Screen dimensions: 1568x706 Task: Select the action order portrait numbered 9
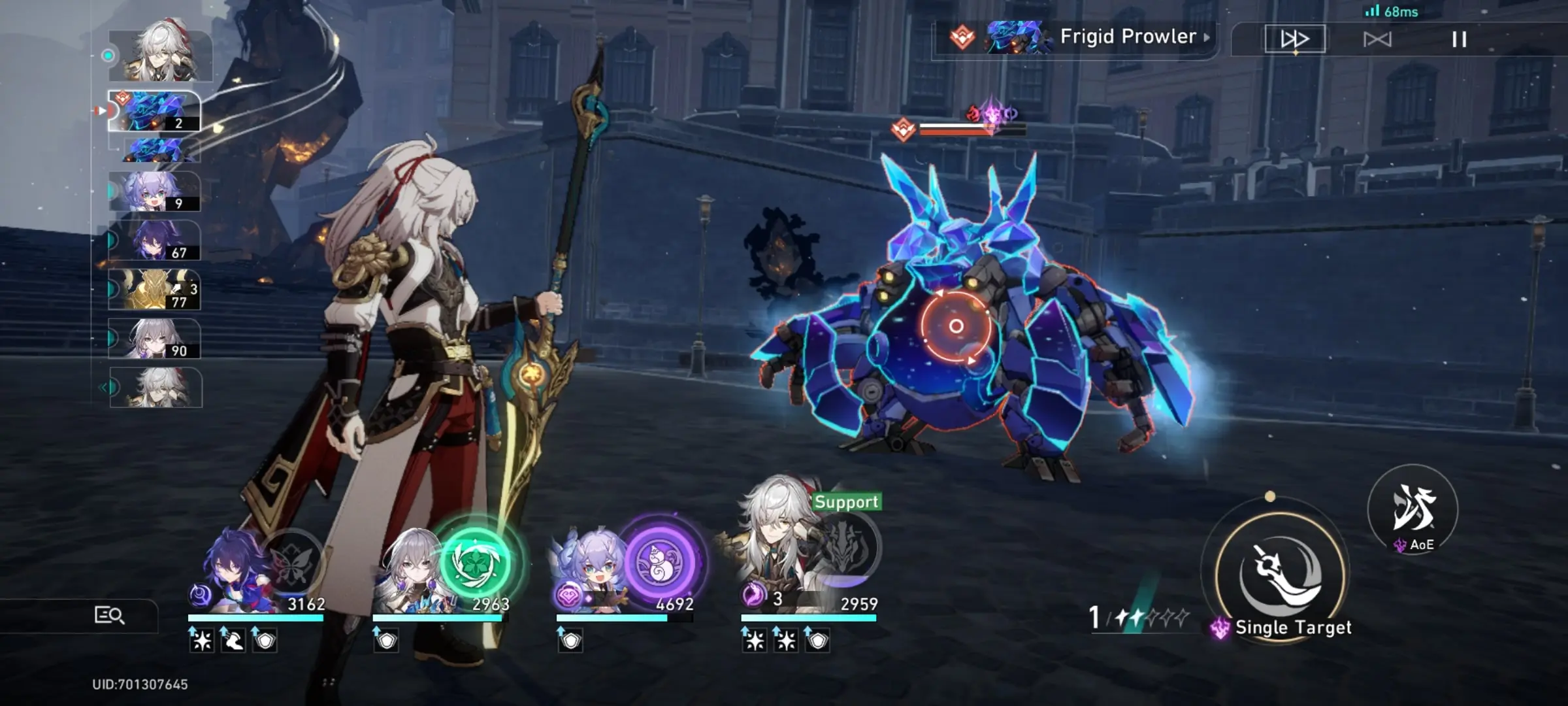155,192
